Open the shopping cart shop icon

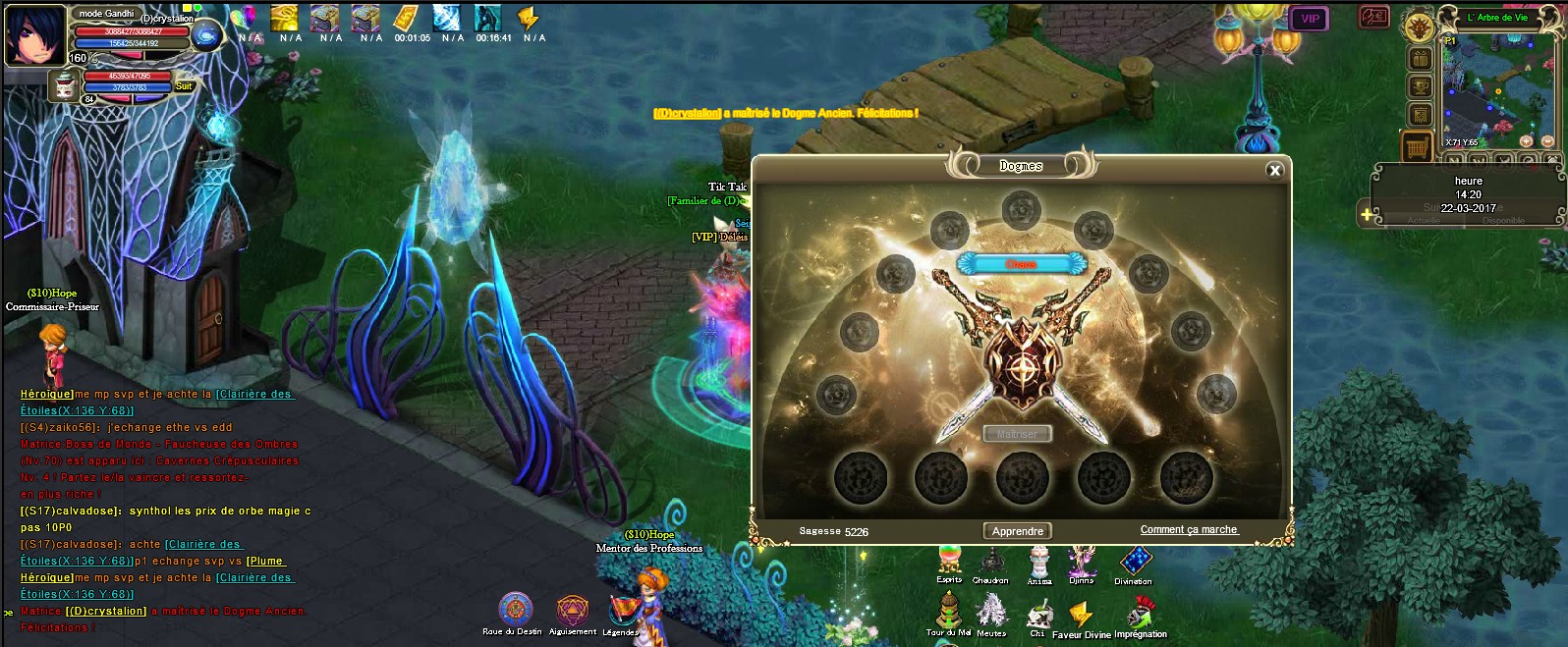pos(1416,148)
